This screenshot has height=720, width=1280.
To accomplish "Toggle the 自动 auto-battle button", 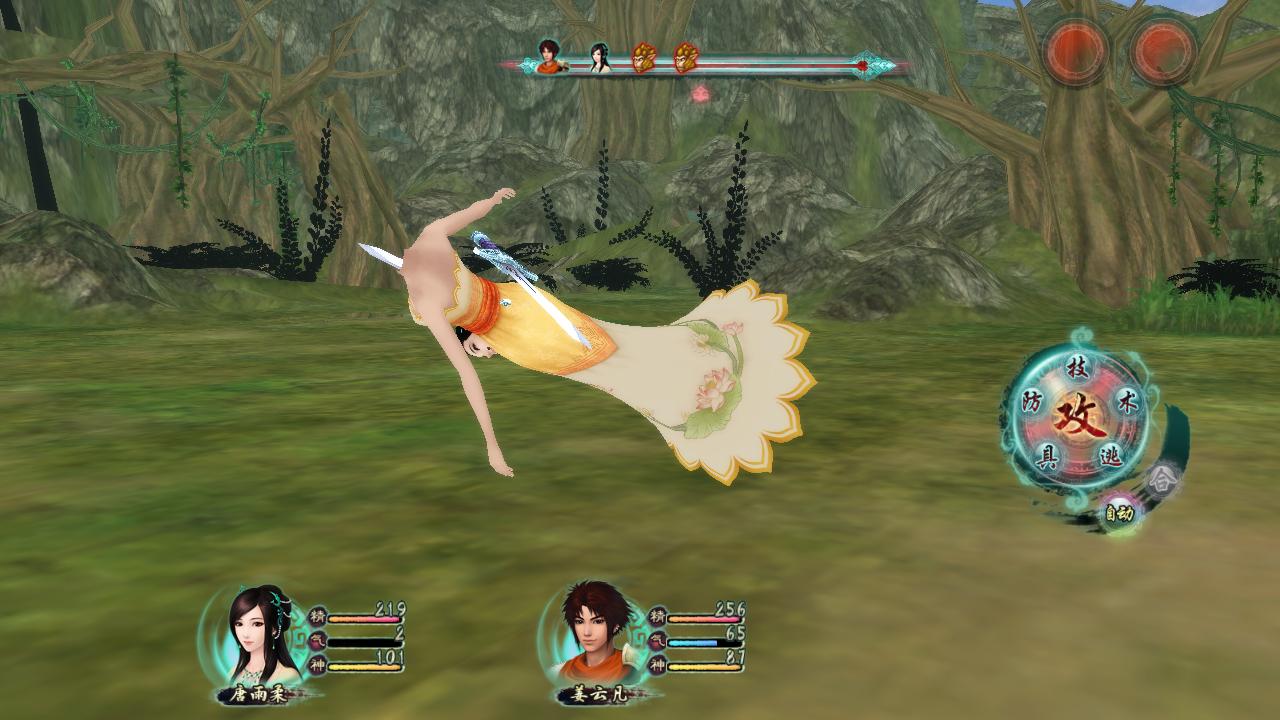I will click(1118, 514).
